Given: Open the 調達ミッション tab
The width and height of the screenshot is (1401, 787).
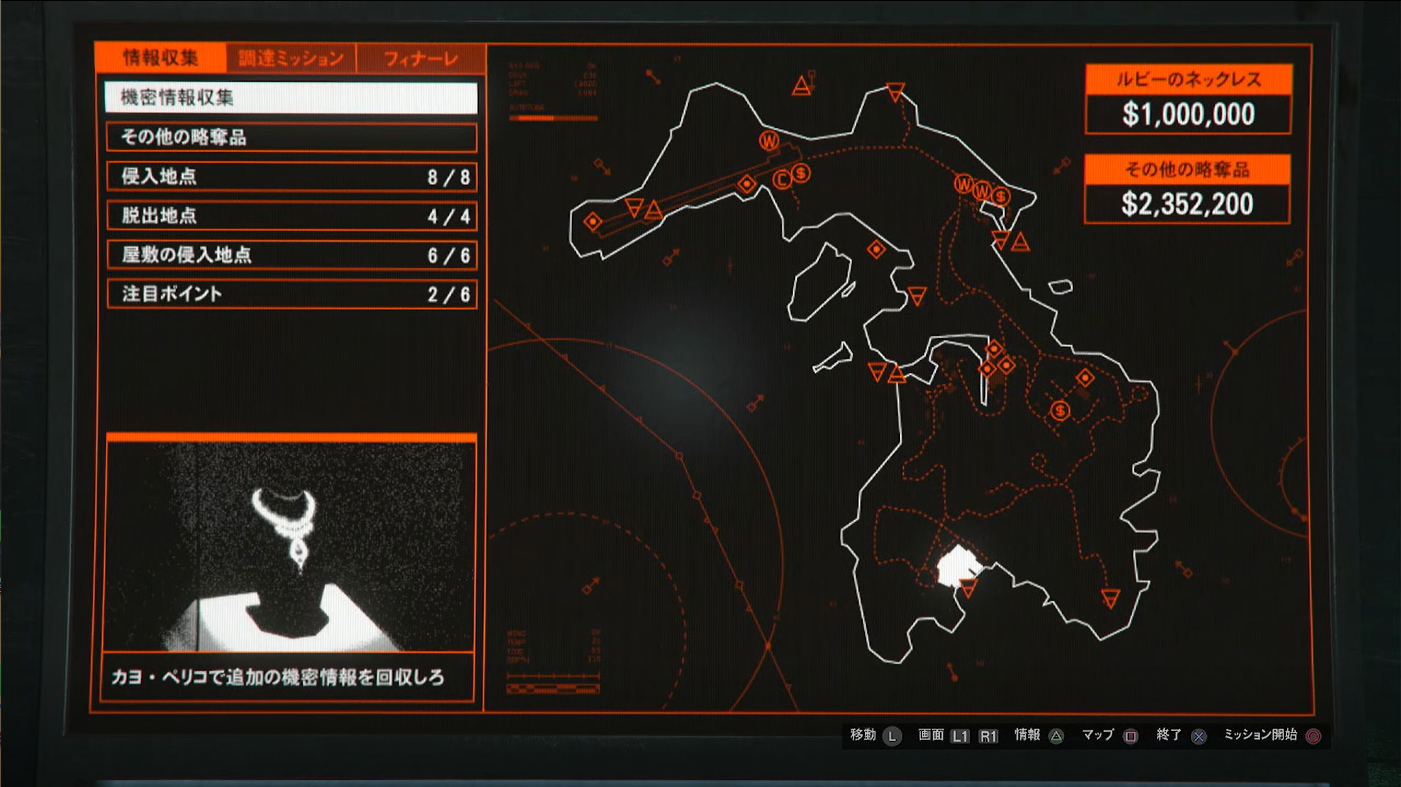Looking at the screenshot, I should (x=291, y=58).
